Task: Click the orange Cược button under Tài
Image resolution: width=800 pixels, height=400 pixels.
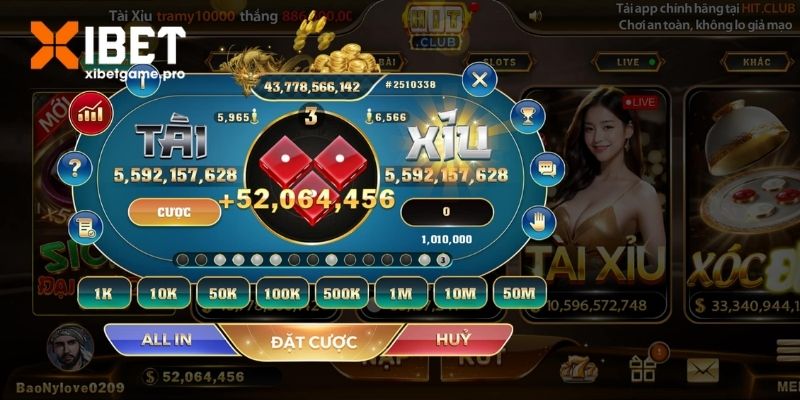Action: click(174, 211)
